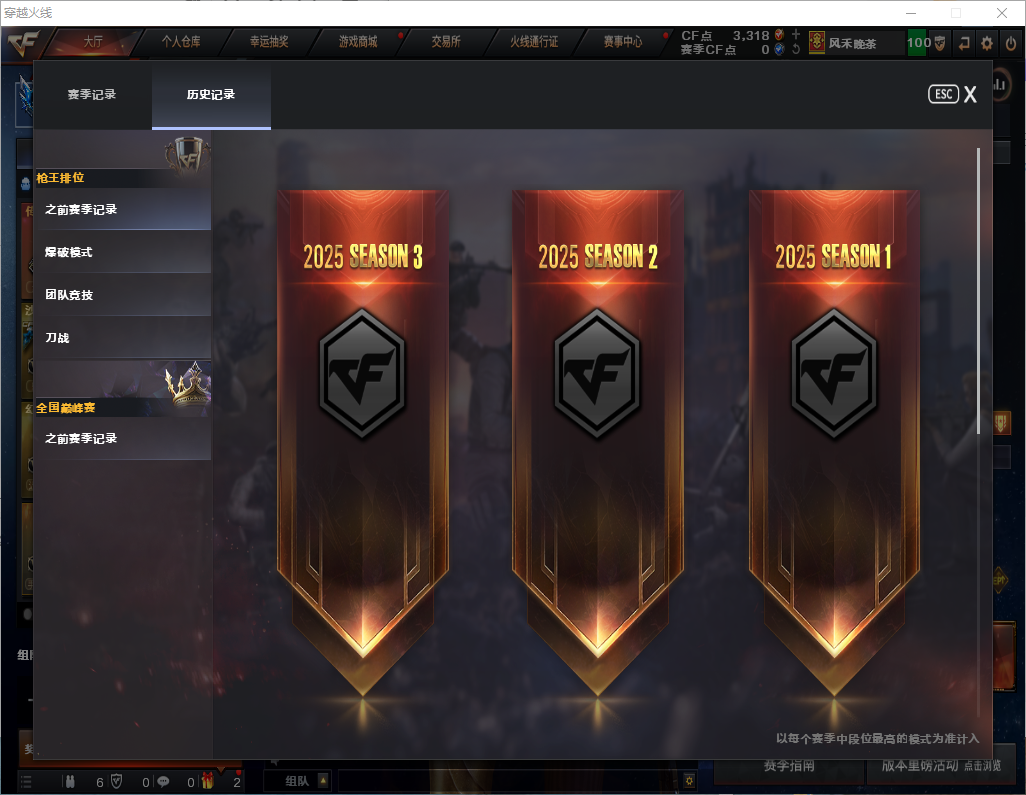Open the 交易所 tab
The width and height of the screenshot is (1026, 795).
445,42
